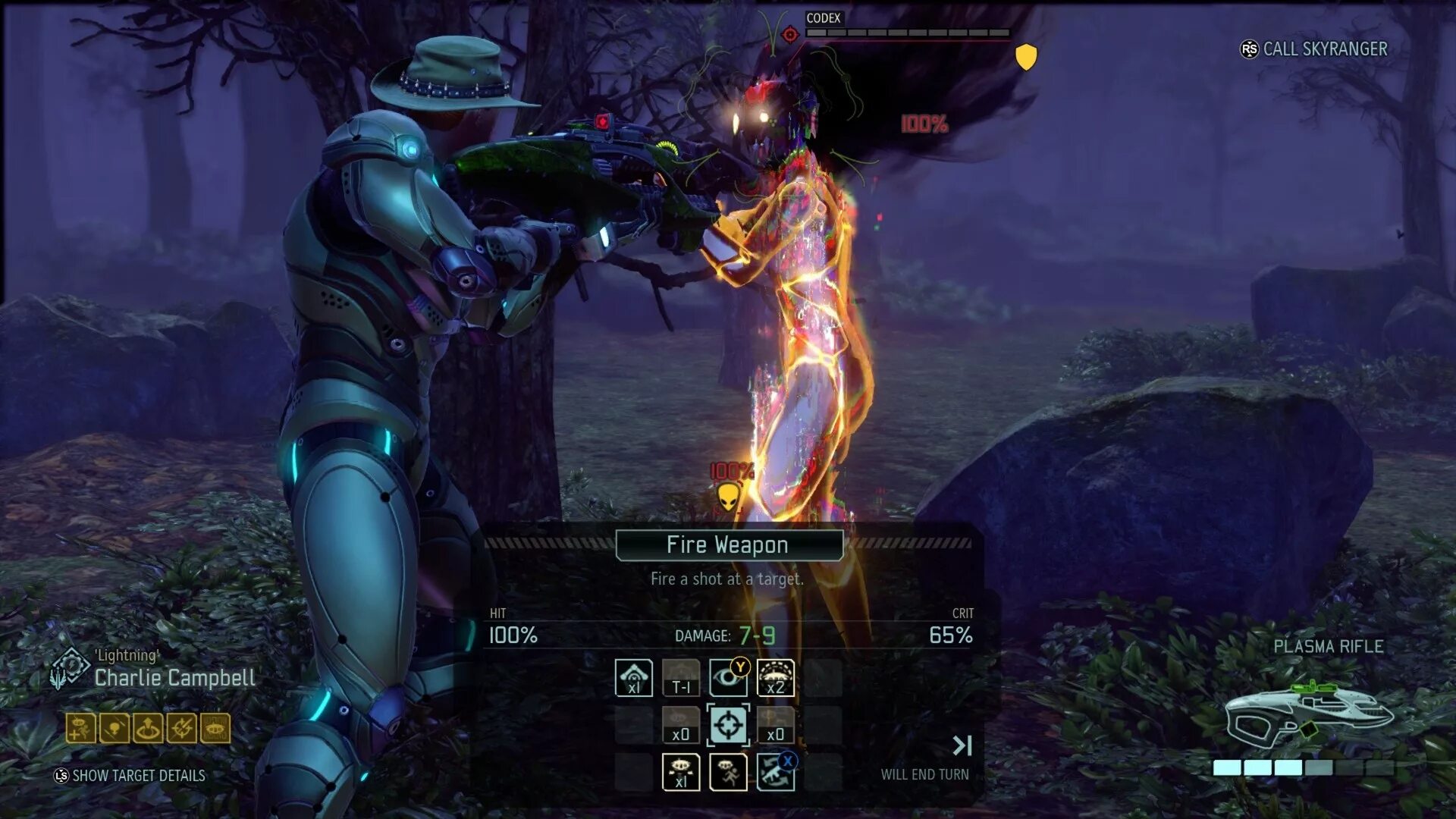The height and width of the screenshot is (819, 1456).
Task: Select the dashed-dome x2 ability
Action: coord(776,677)
